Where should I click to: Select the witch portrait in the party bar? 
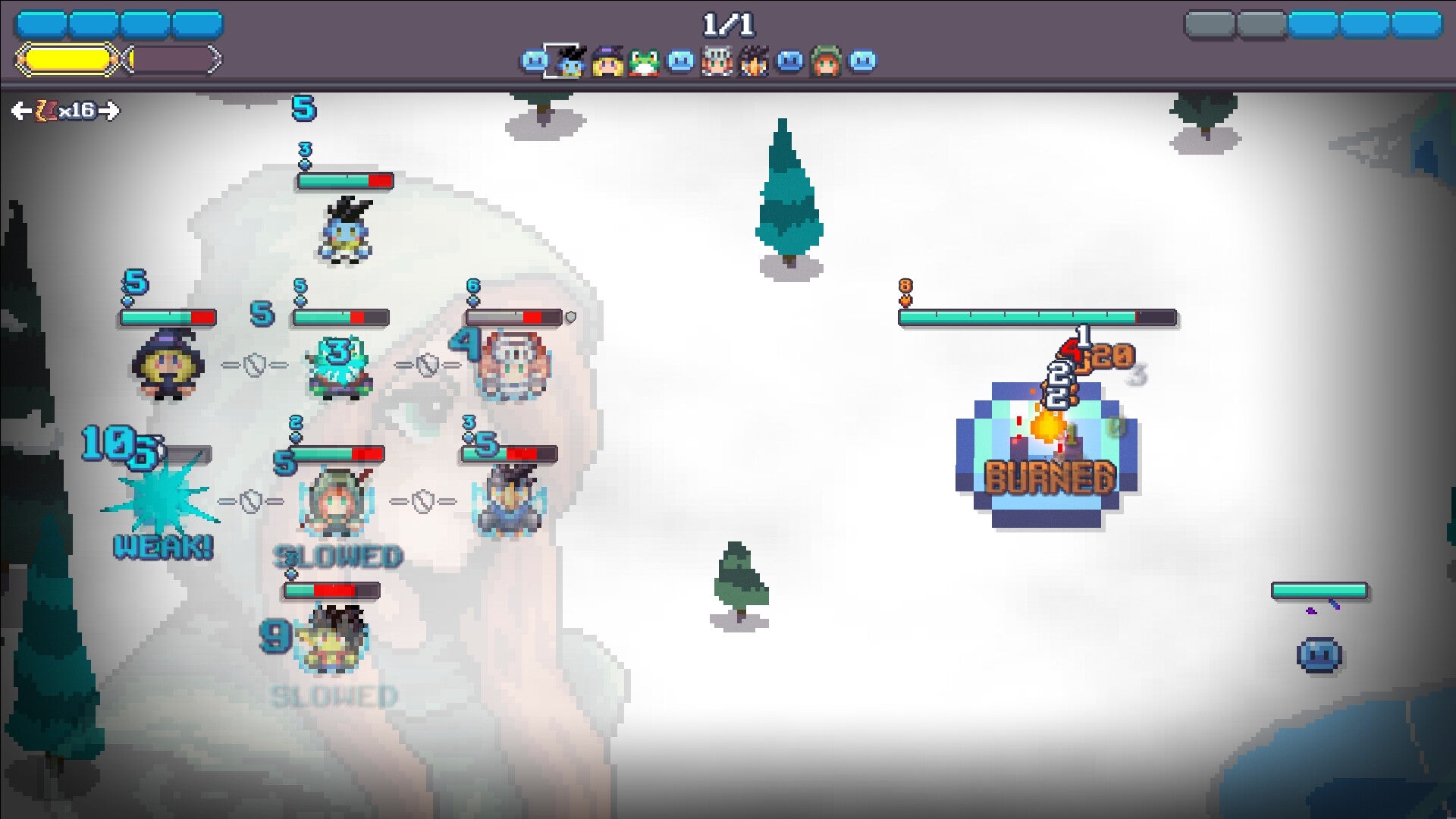(x=608, y=61)
